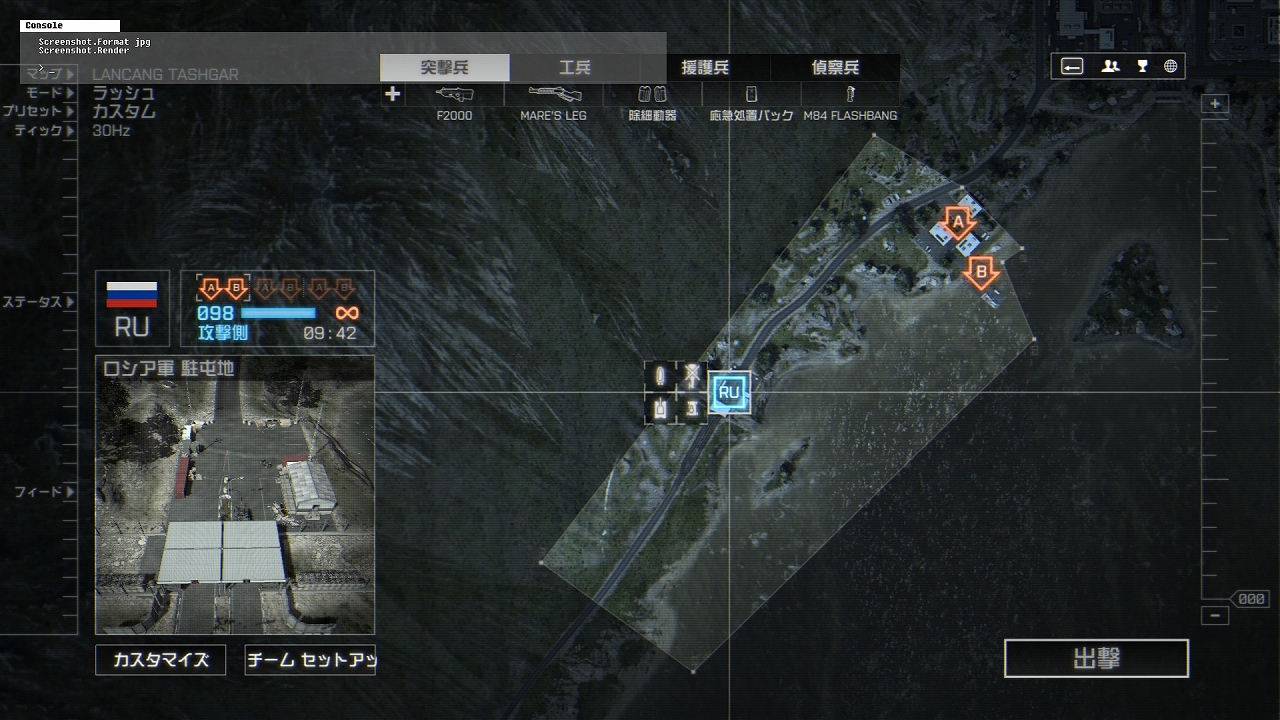1280x720 pixels.
Task: Choose the 援護兵 class tab
Action: click(705, 68)
